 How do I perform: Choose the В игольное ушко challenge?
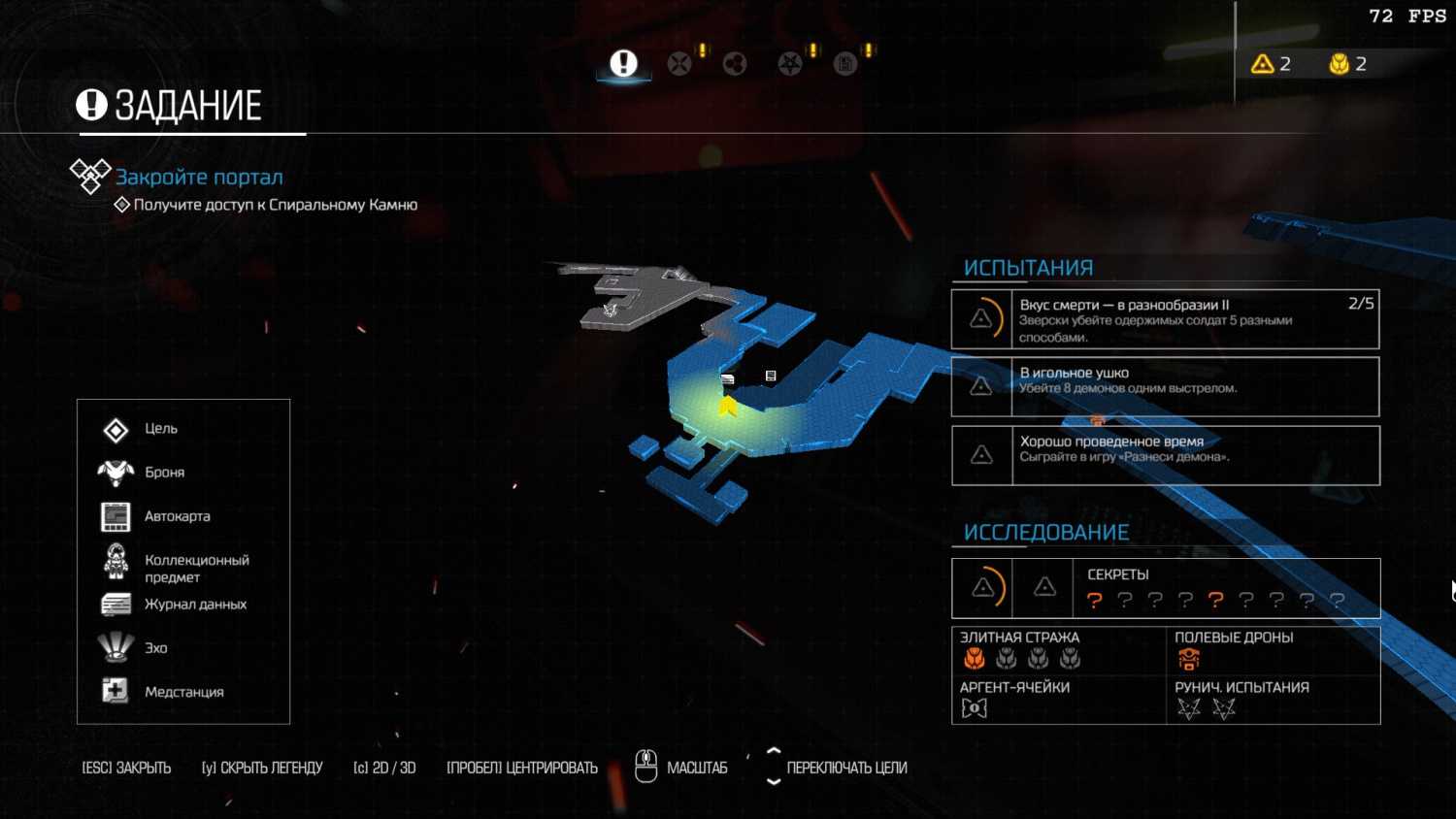[1165, 386]
